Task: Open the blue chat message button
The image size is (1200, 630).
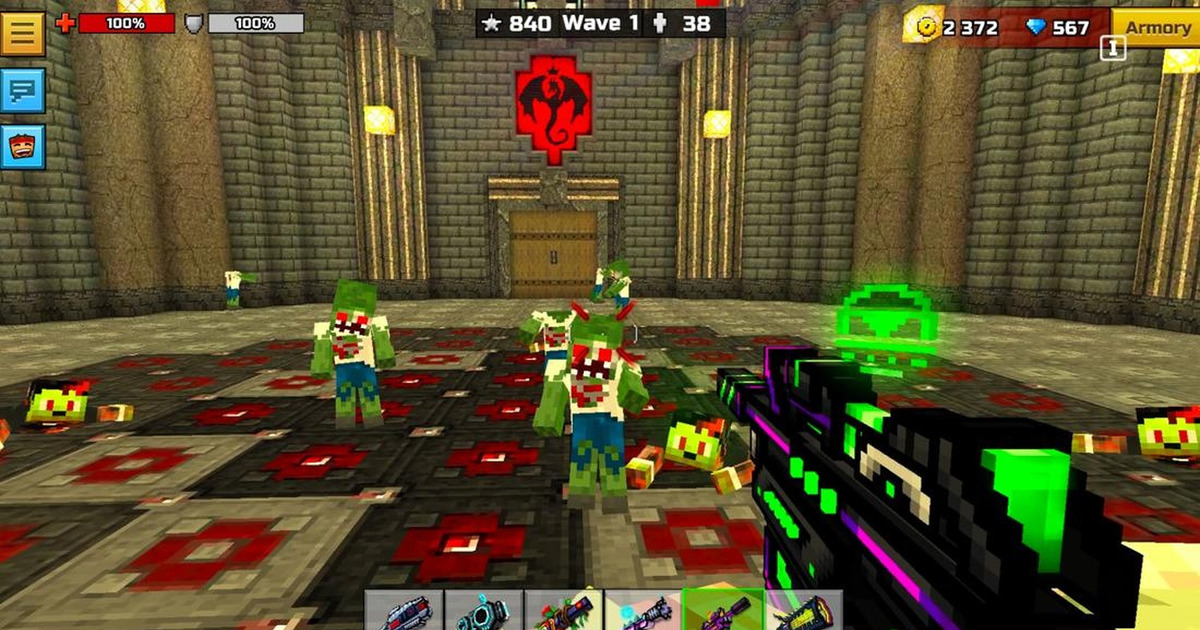Action: tap(23, 92)
